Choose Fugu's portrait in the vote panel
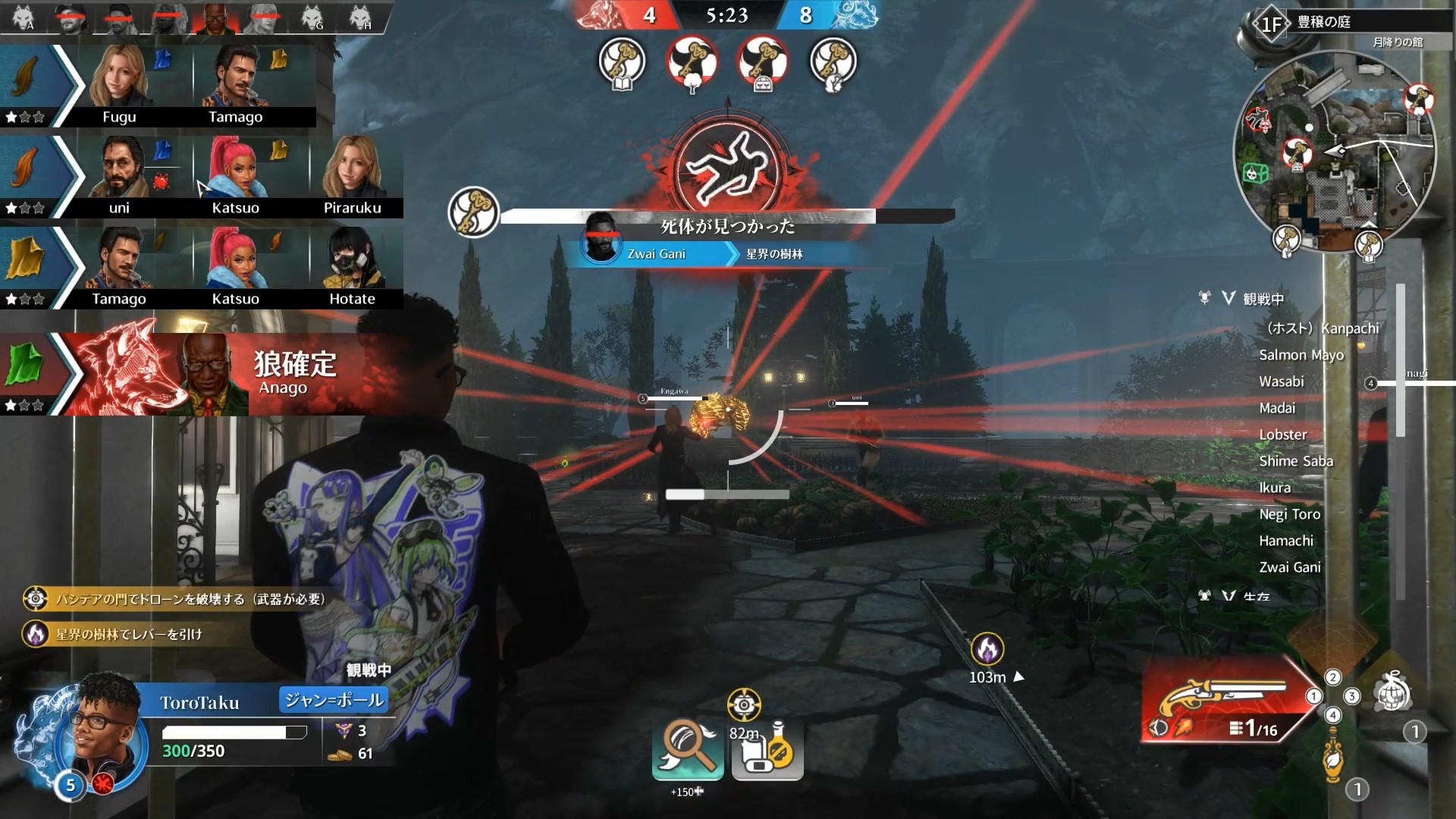The image size is (1456, 819). pos(119,78)
